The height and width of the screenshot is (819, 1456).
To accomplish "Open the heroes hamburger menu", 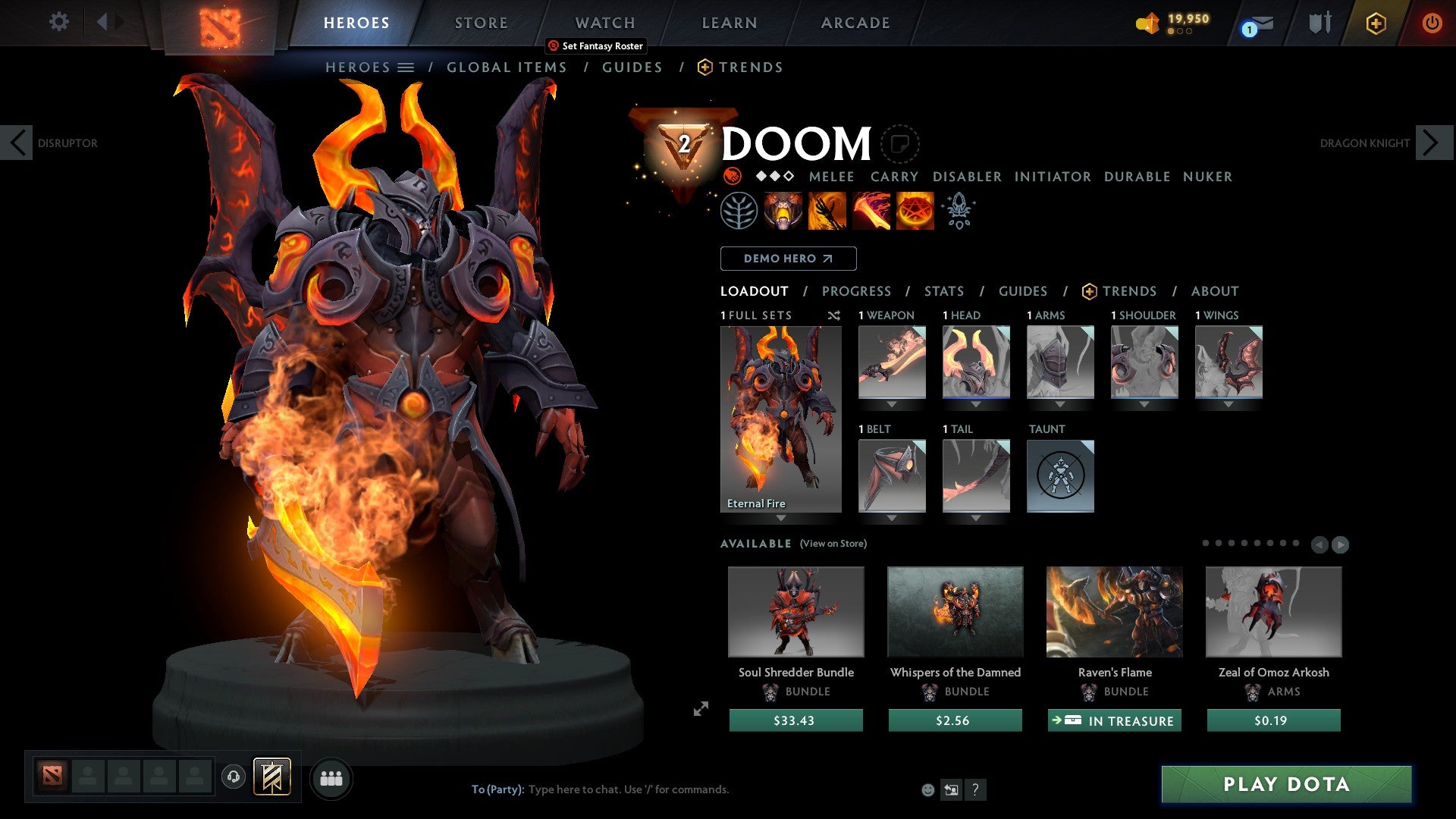I will 407,67.
